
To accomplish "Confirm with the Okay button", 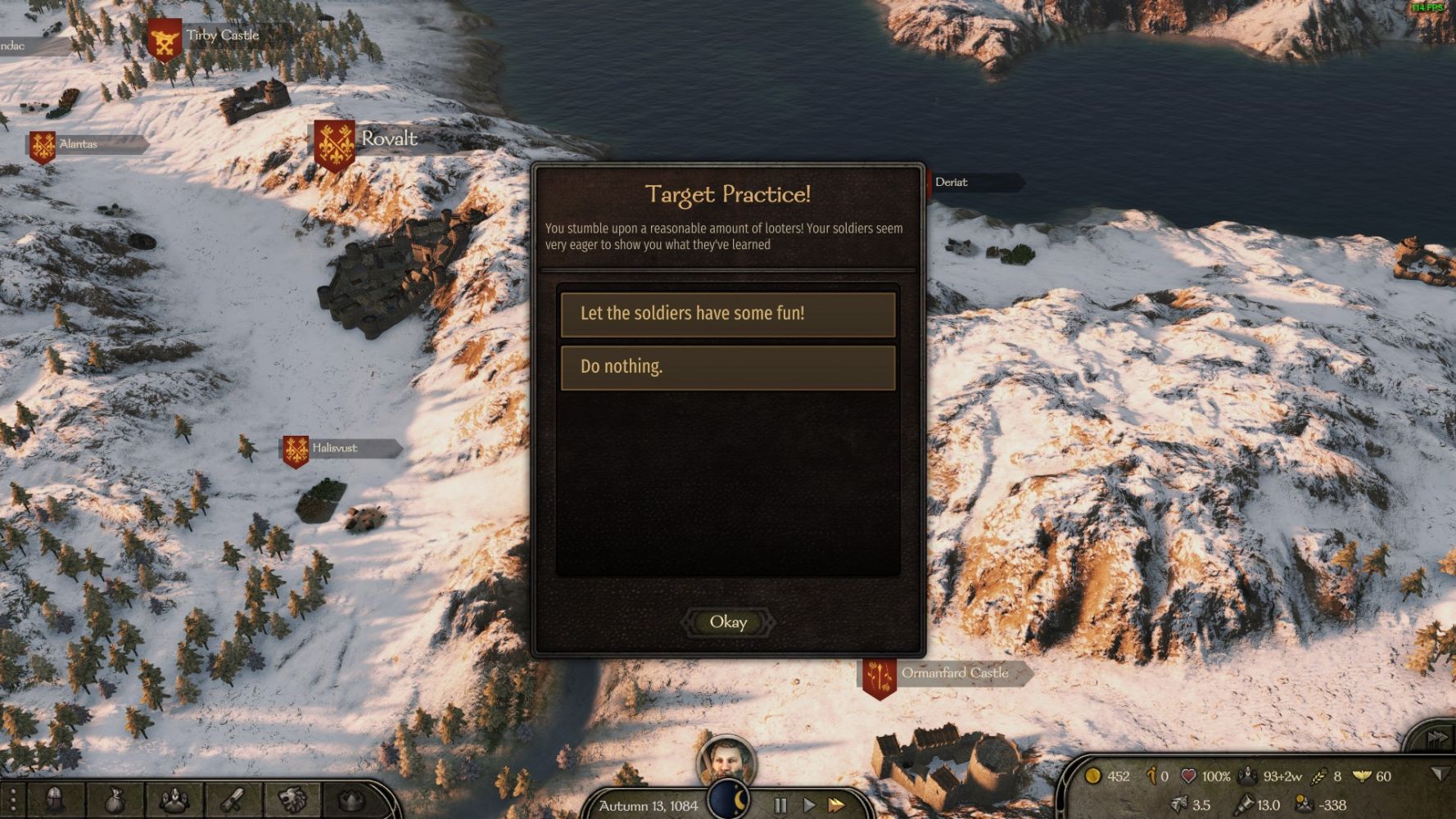I will point(728,622).
